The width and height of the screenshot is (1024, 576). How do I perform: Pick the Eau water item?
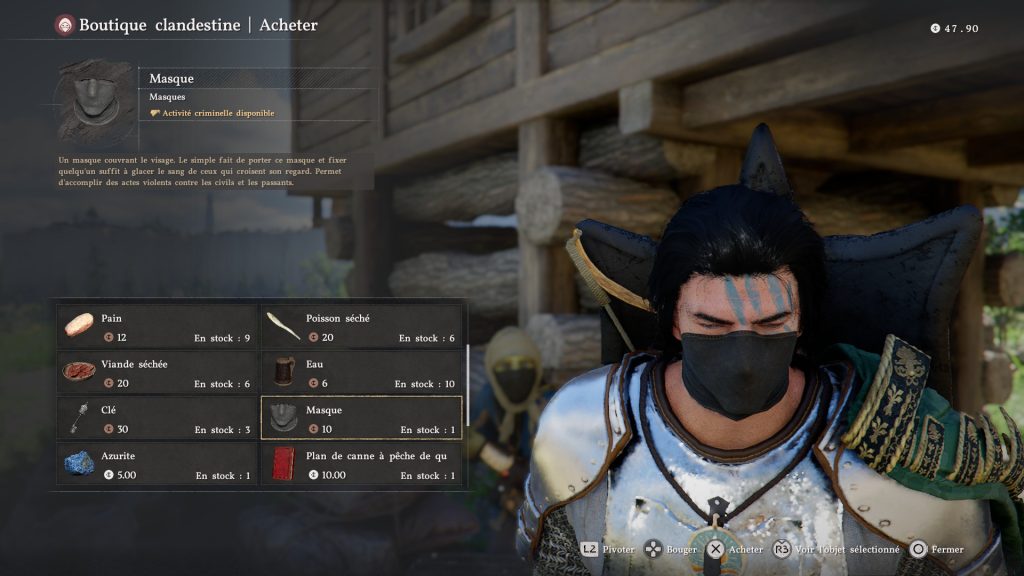[x=361, y=372]
